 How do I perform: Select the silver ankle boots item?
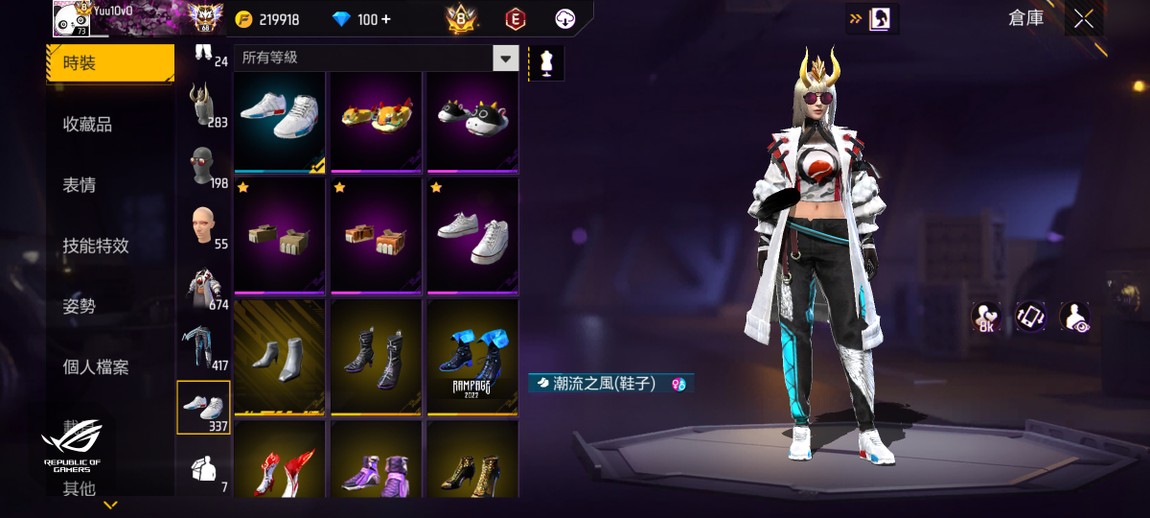(279, 357)
